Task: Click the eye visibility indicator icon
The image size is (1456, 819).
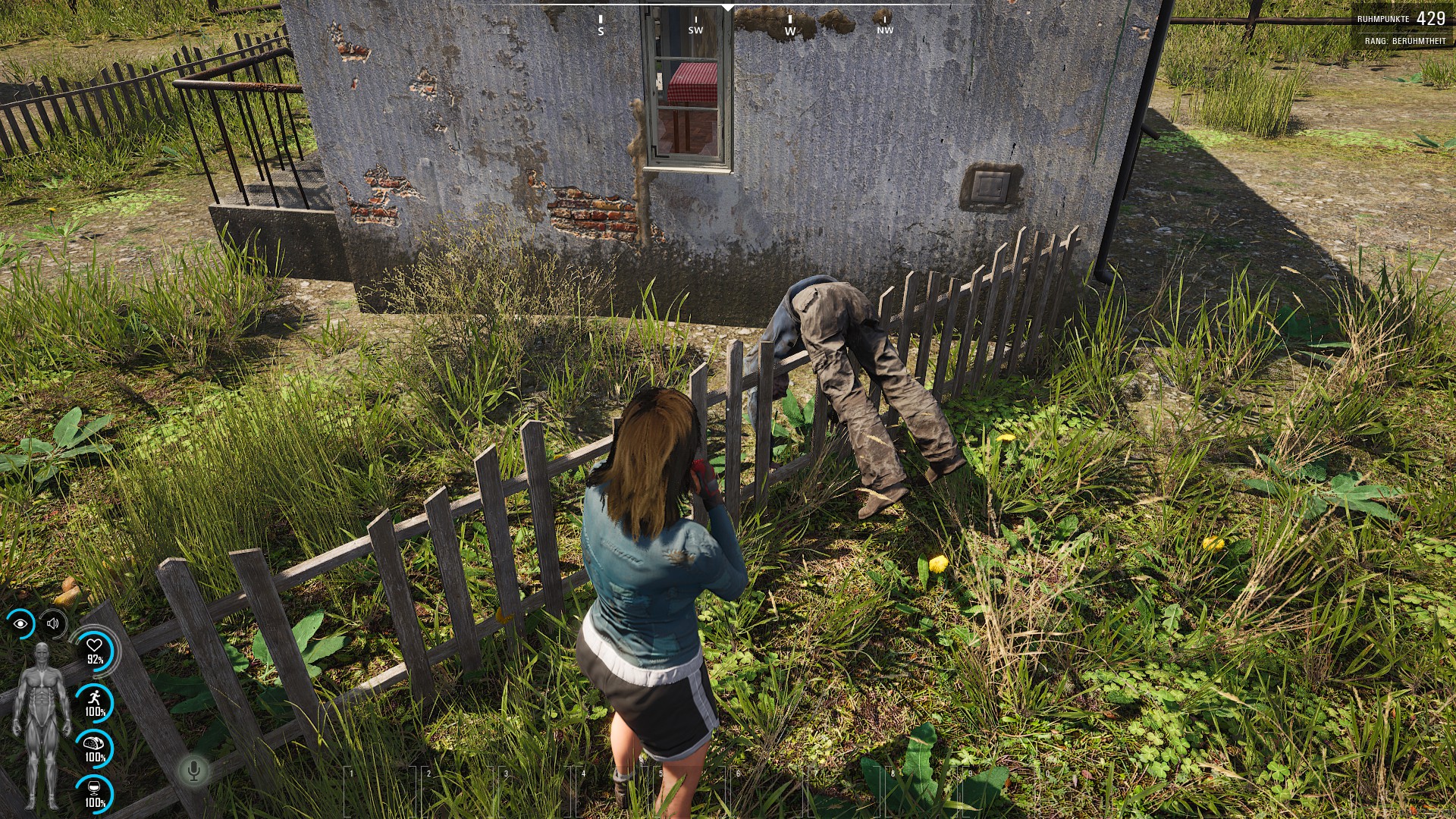Action: (x=20, y=624)
